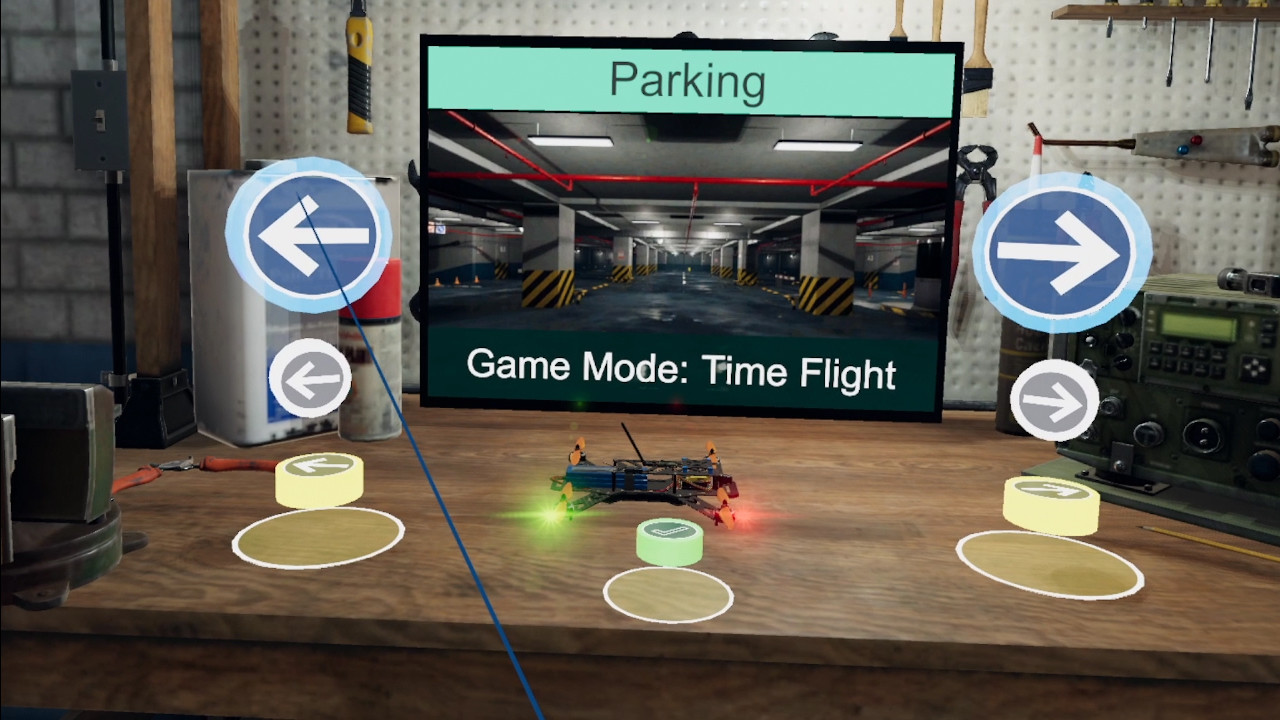Click the small gray left arrow icon
Screen dimensions: 1280x720
310,378
